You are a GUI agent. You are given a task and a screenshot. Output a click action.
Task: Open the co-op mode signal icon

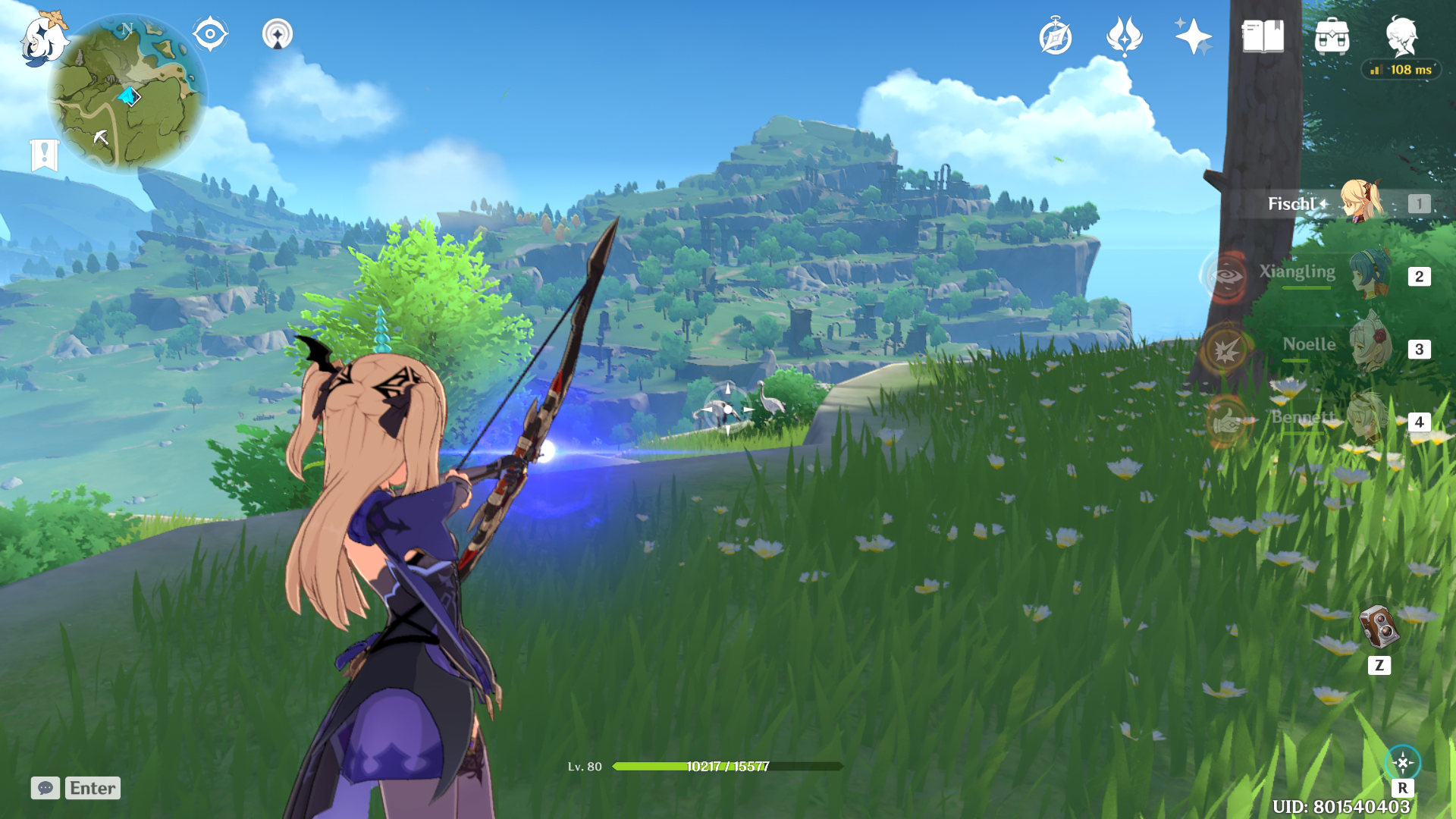point(278,34)
